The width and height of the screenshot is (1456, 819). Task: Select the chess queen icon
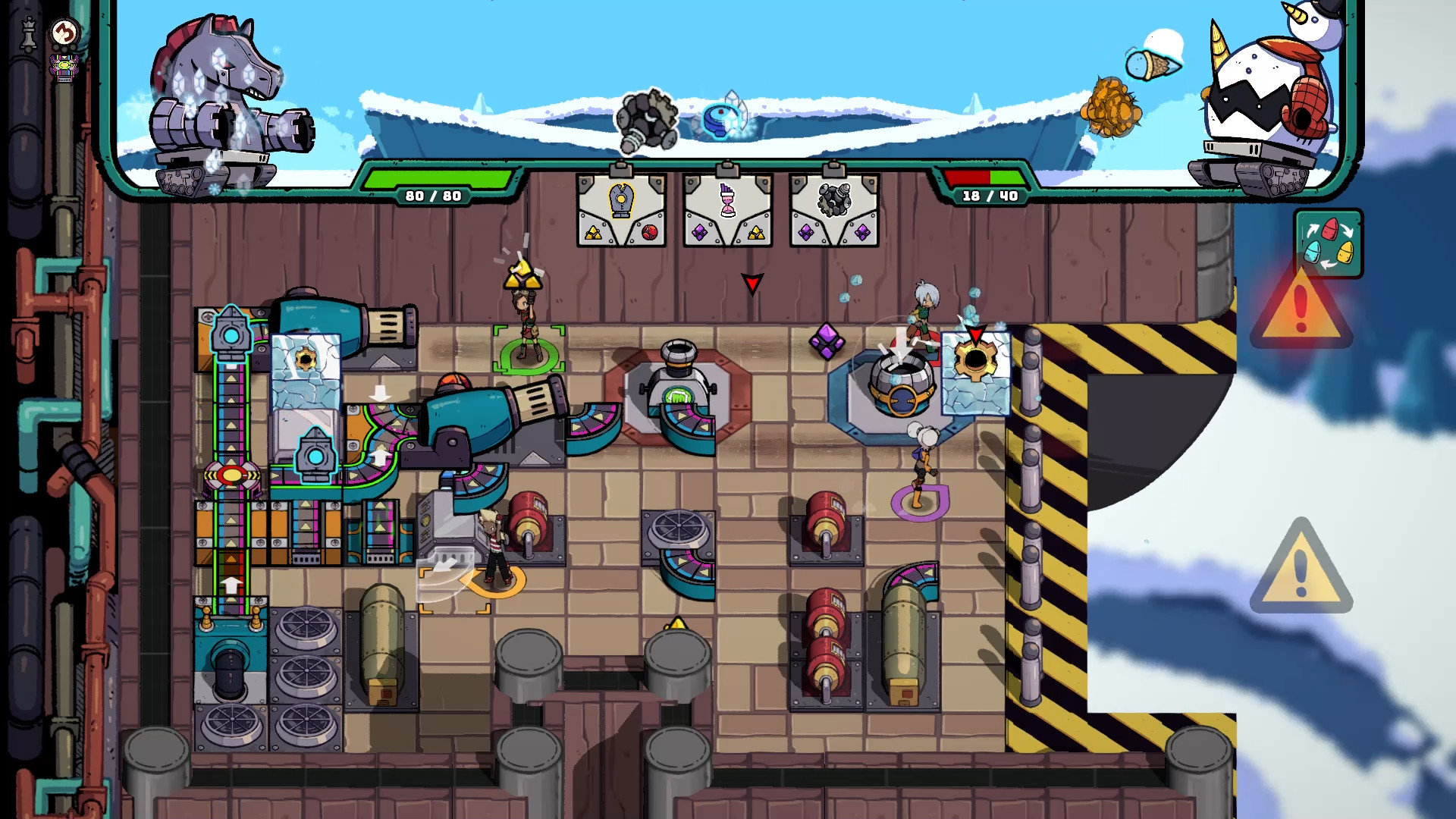point(29,34)
